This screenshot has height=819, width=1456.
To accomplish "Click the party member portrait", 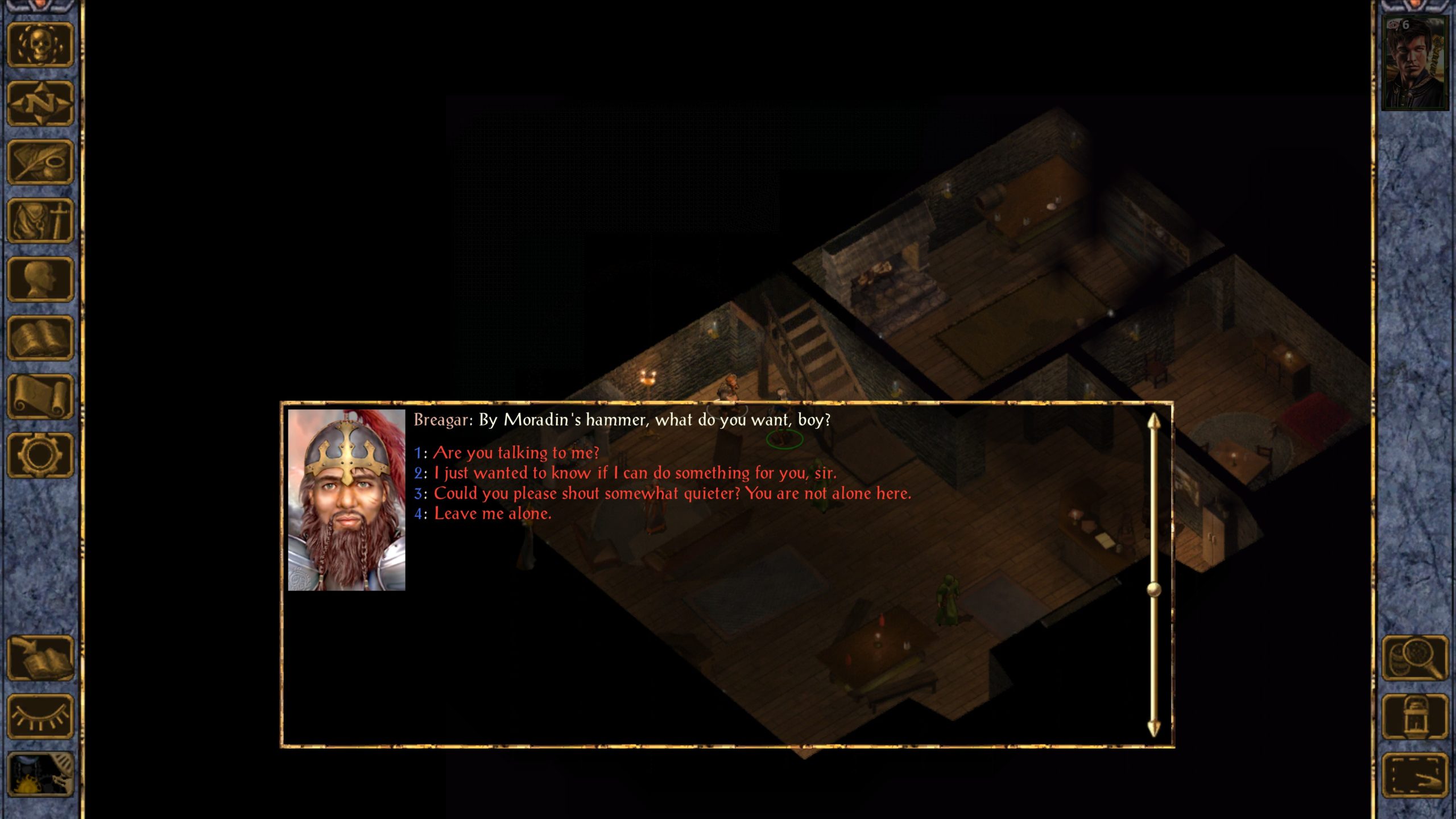I will pyautogui.click(x=1414, y=63).
